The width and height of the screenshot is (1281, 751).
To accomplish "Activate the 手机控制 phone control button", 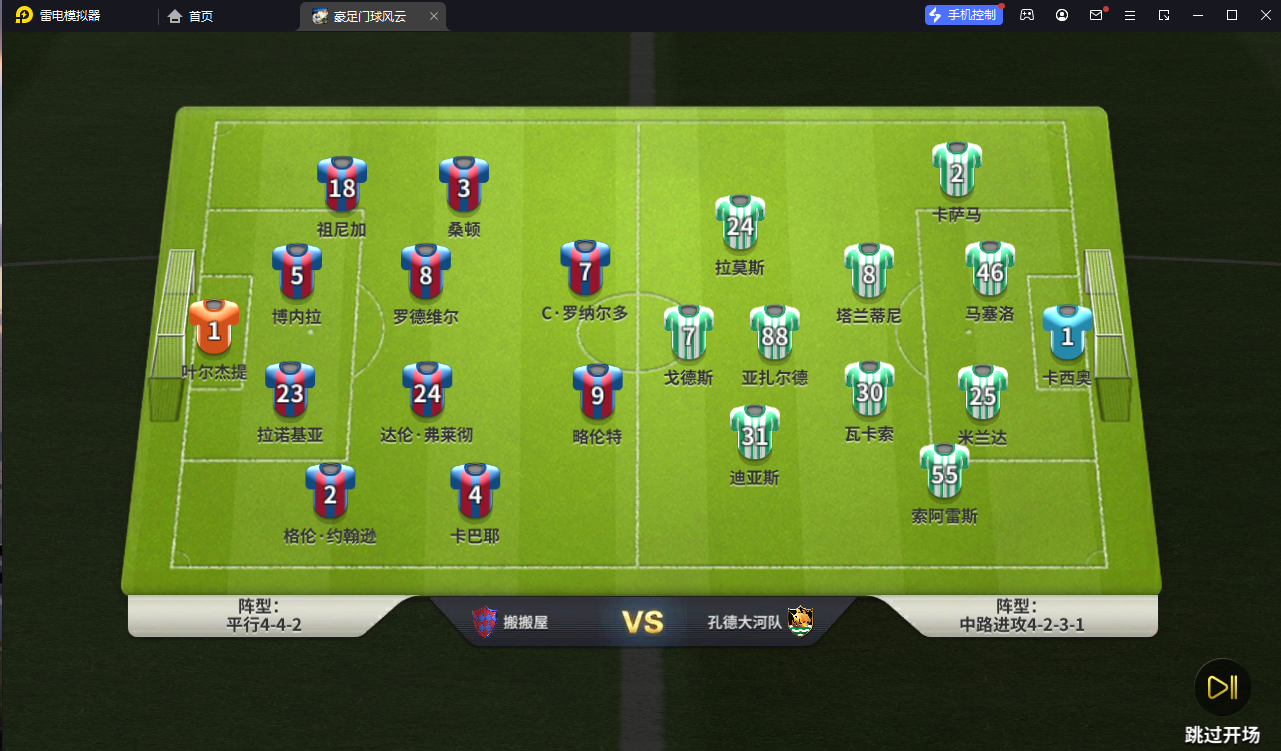I will click(x=964, y=15).
